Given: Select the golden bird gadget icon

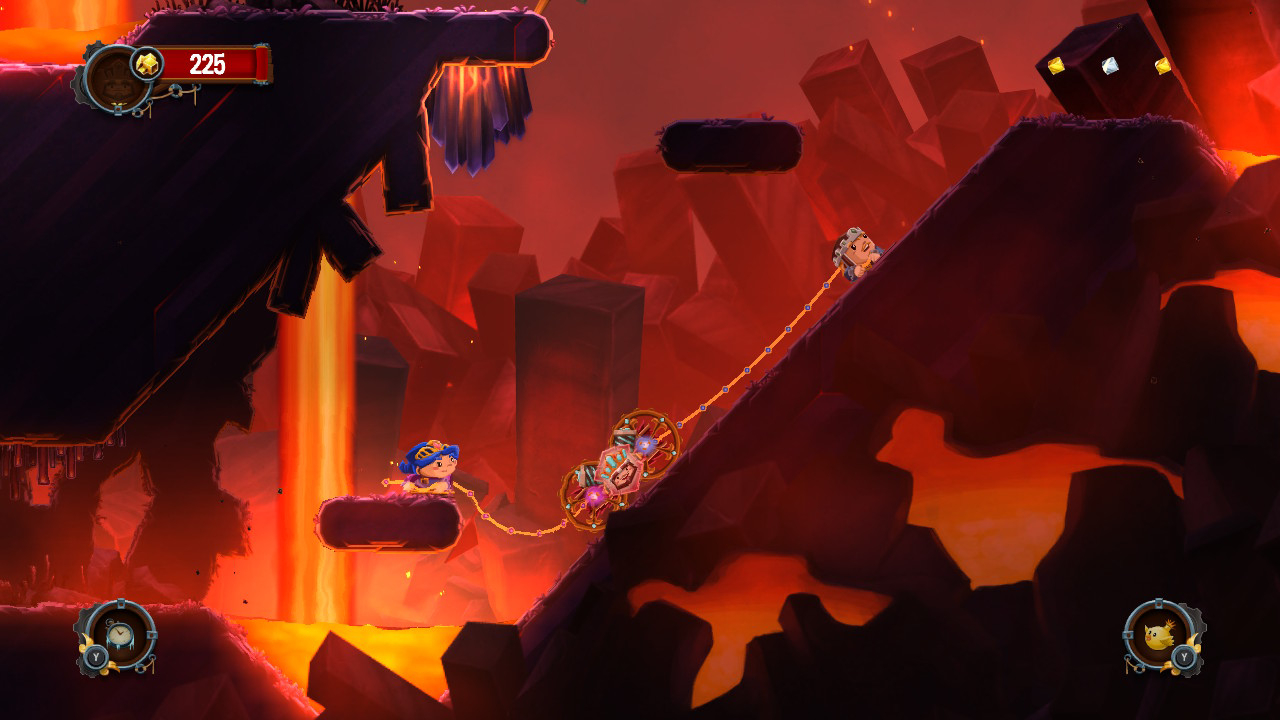Looking at the screenshot, I should coord(1157,636).
